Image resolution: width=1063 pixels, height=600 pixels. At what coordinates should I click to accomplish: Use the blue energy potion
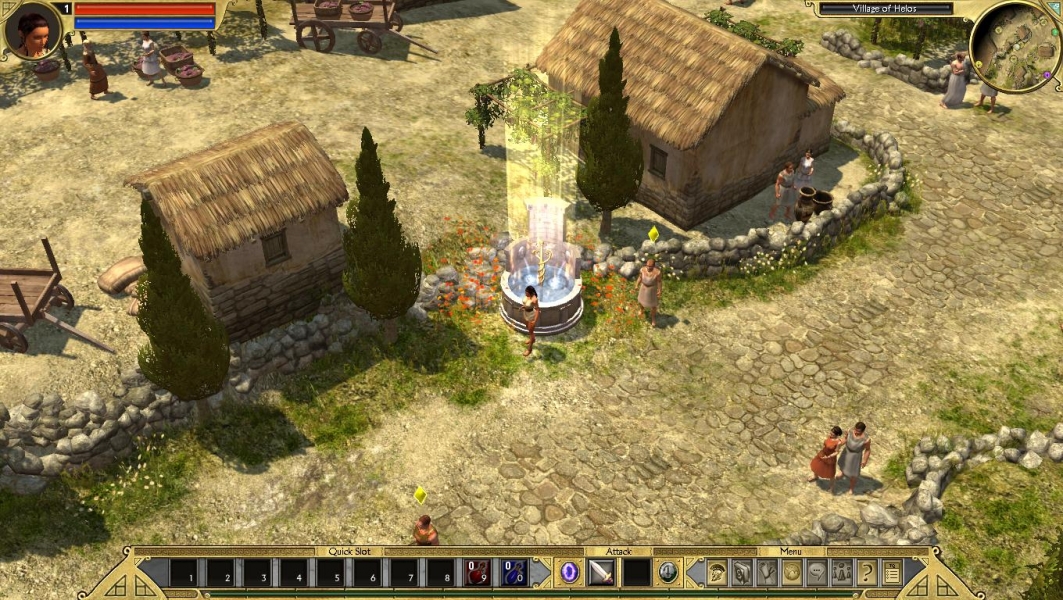pyautogui.click(x=514, y=573)
